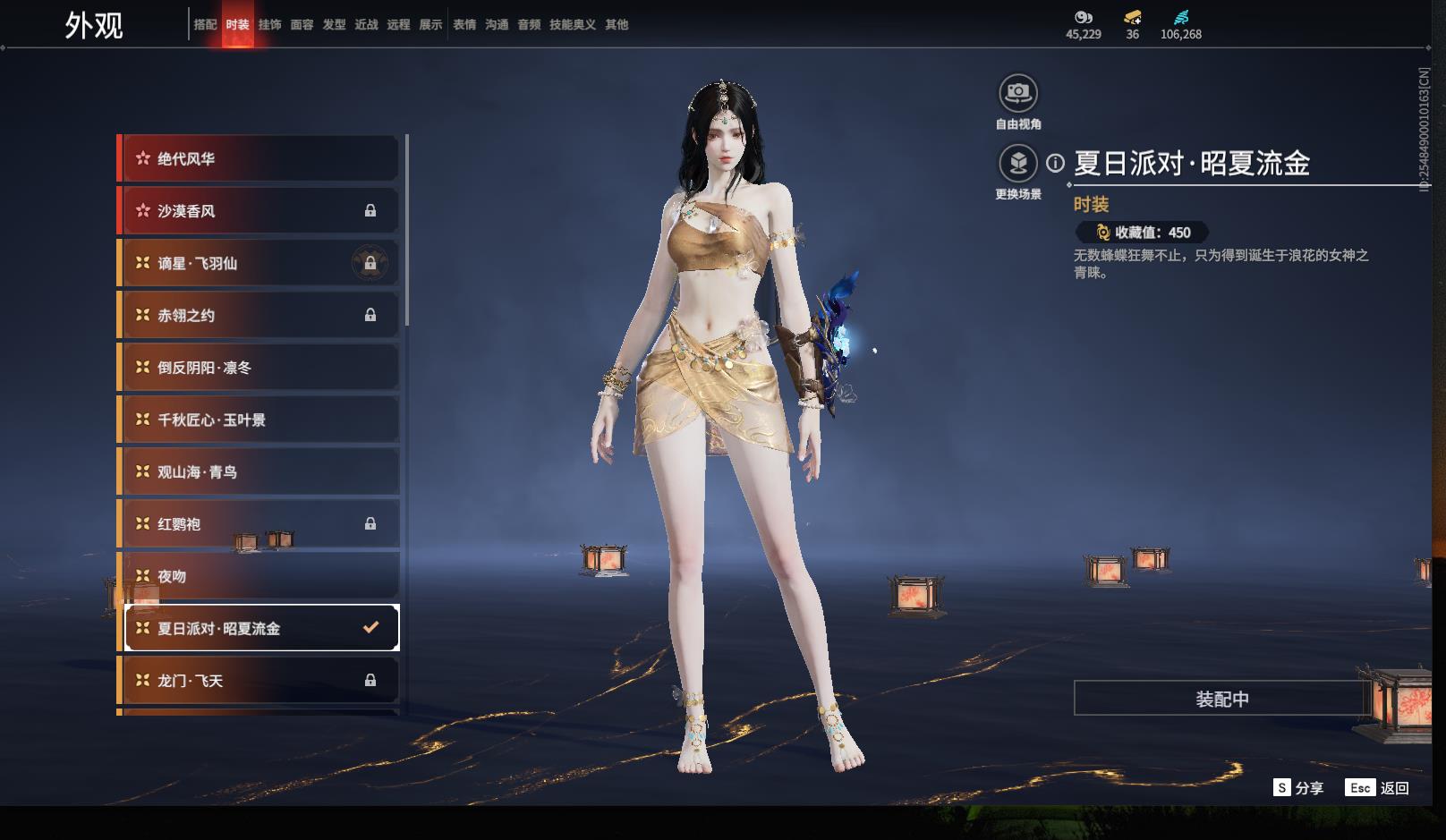This screenshot has height=840, width=1446.
Task: Go to the 技能奥义 tab
Action: coord(572,25)
